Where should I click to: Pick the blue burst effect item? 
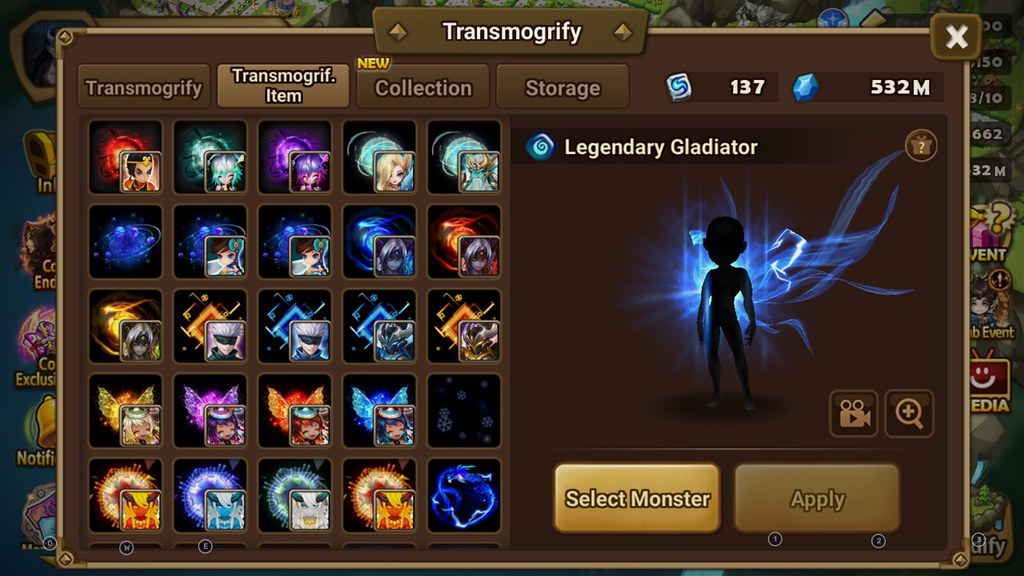pyautogui.click(x=210, y=495)
